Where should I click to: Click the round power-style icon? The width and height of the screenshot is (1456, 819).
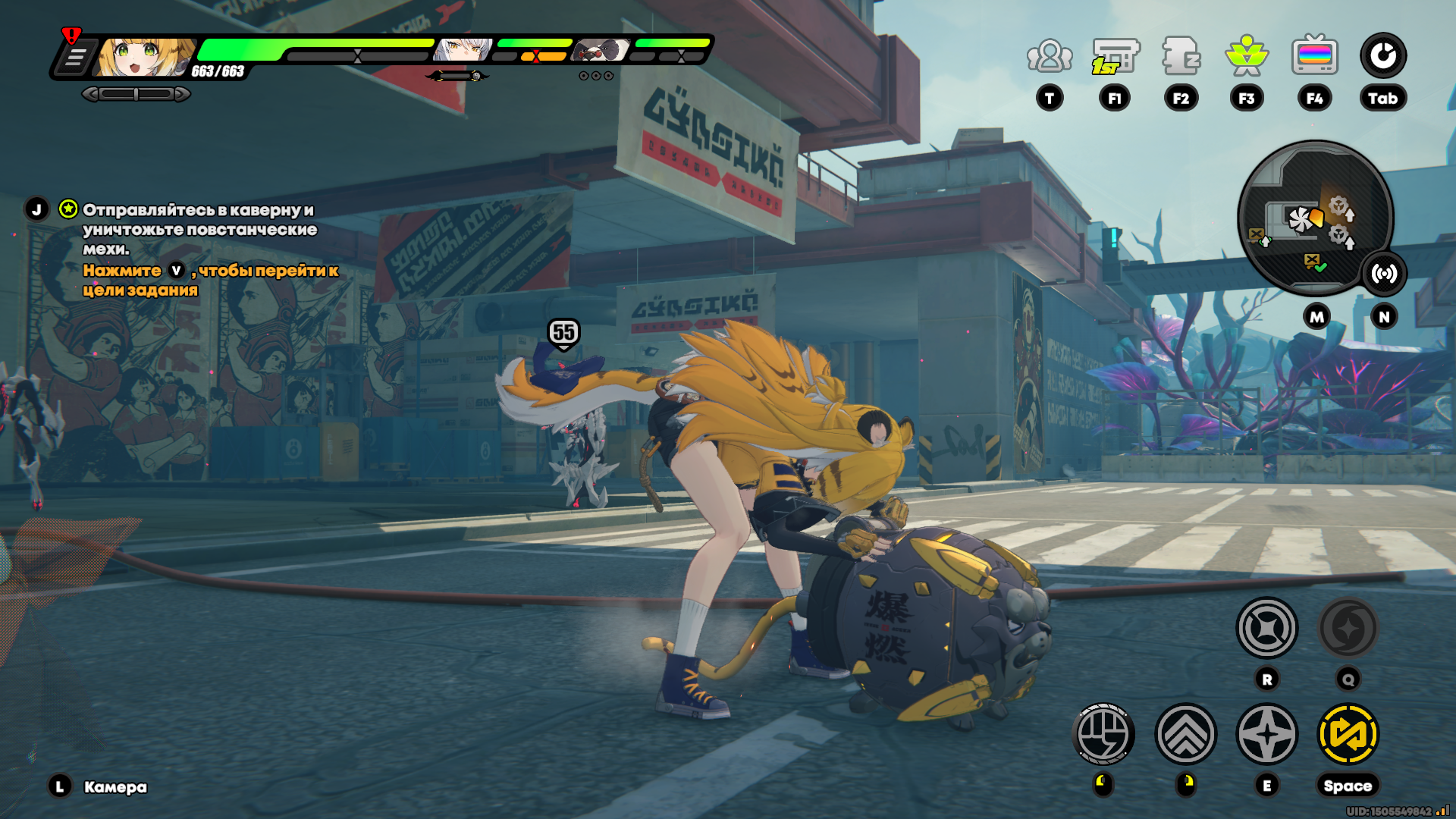click(1382, 56)
